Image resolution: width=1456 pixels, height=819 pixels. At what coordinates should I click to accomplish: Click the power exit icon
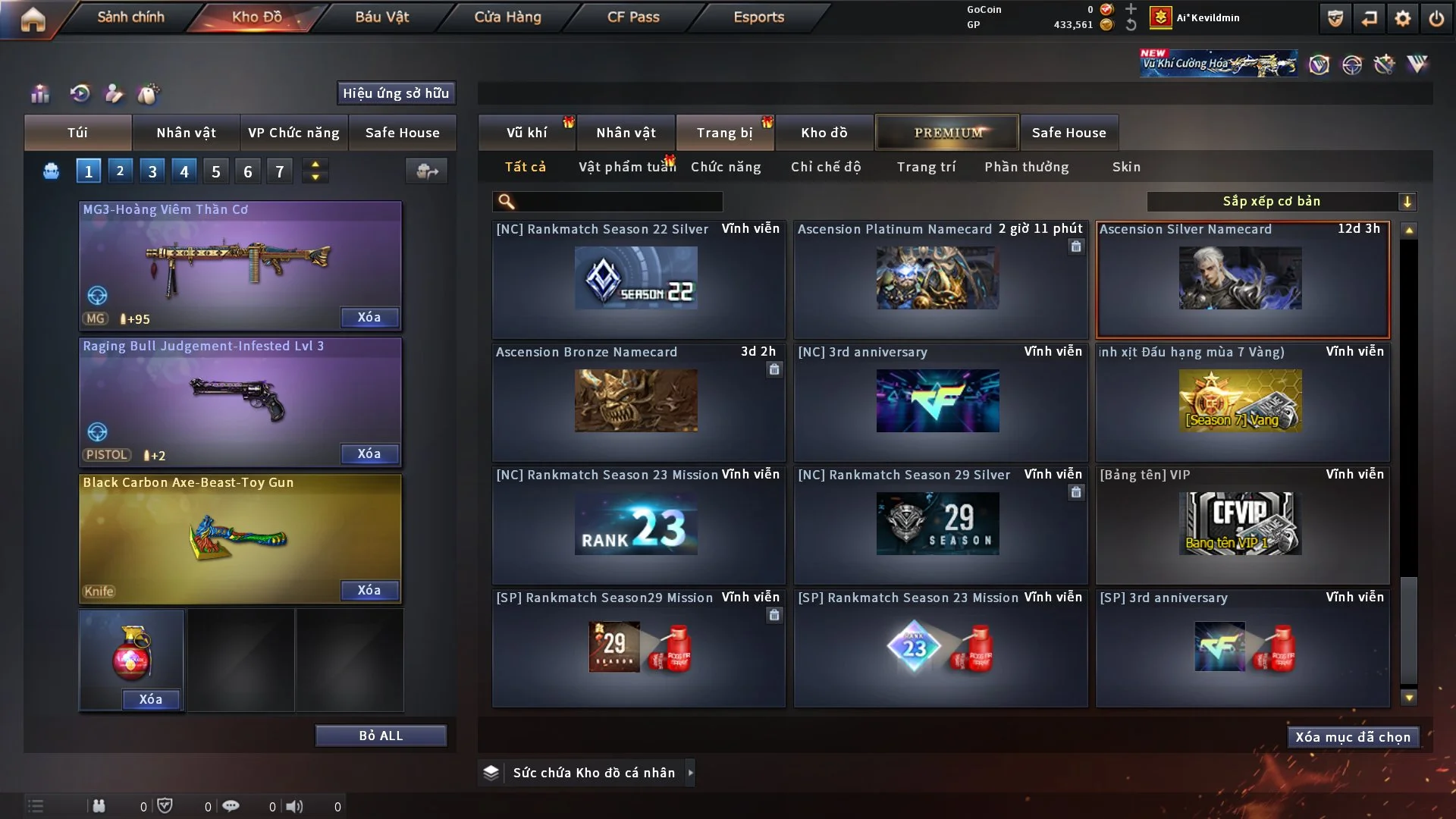(1436, 18)
